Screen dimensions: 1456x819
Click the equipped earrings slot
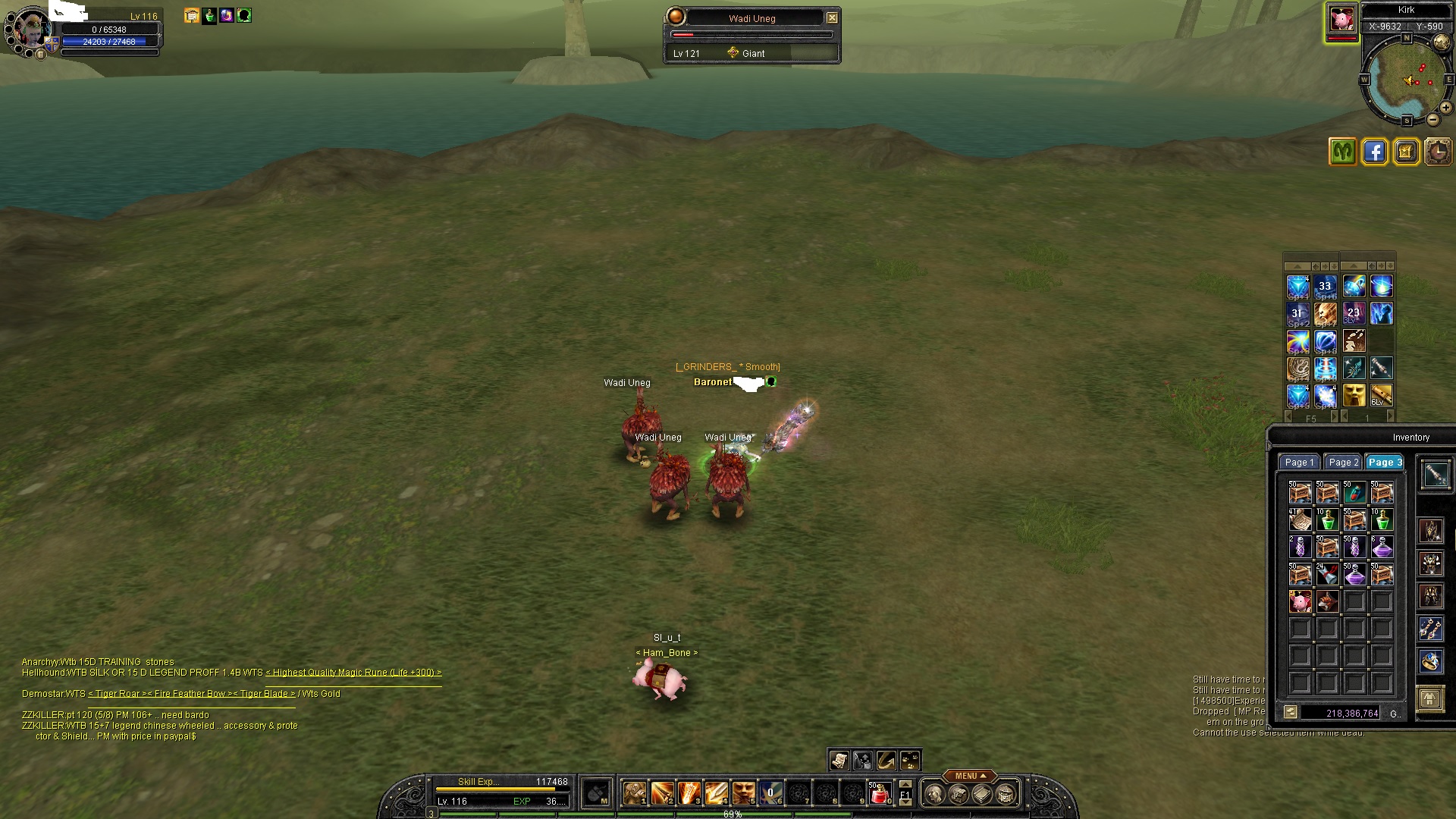(x=1430, y=629)
